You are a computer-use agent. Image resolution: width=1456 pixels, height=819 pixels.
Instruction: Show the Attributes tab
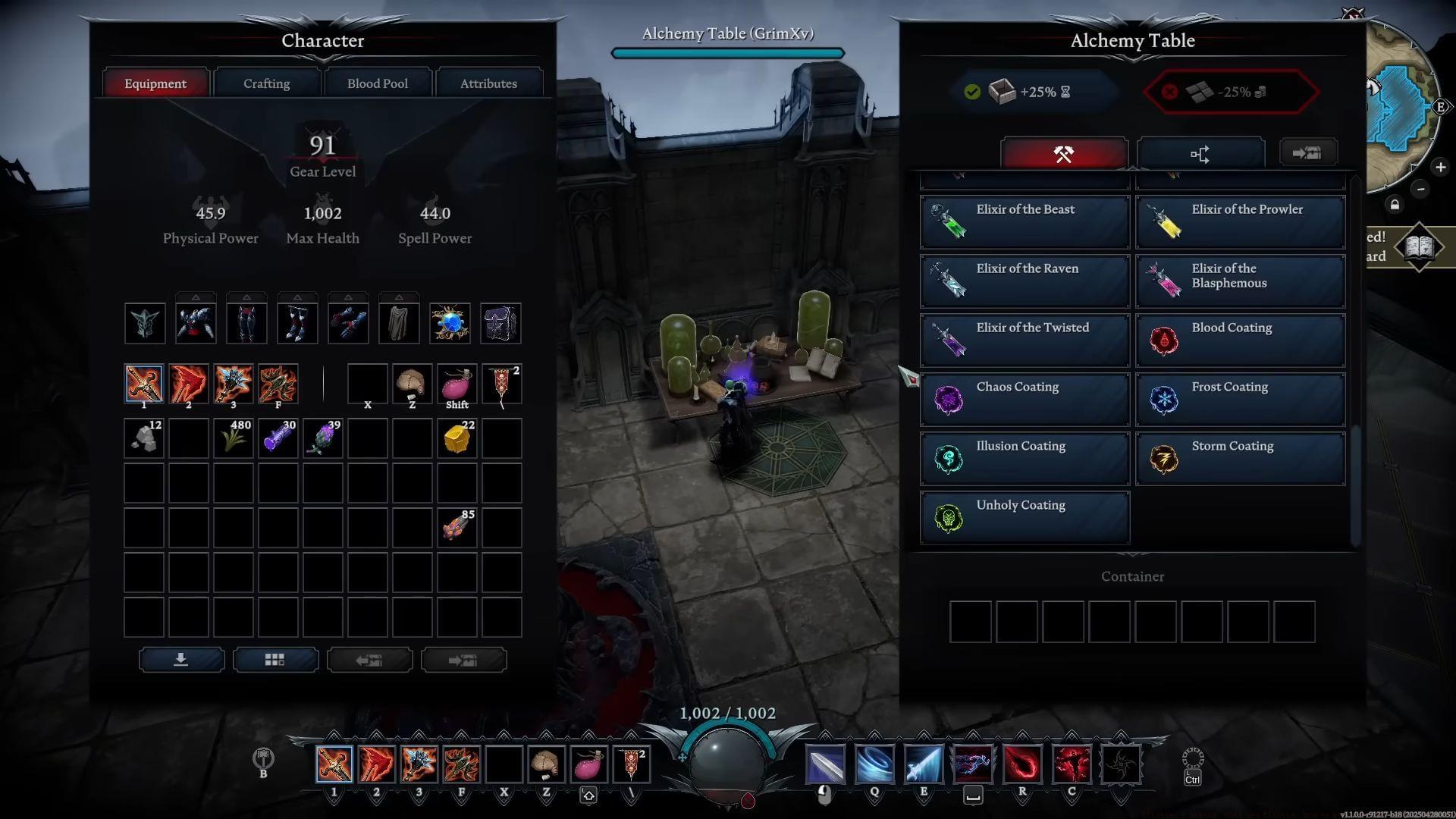tap(488, 83)
